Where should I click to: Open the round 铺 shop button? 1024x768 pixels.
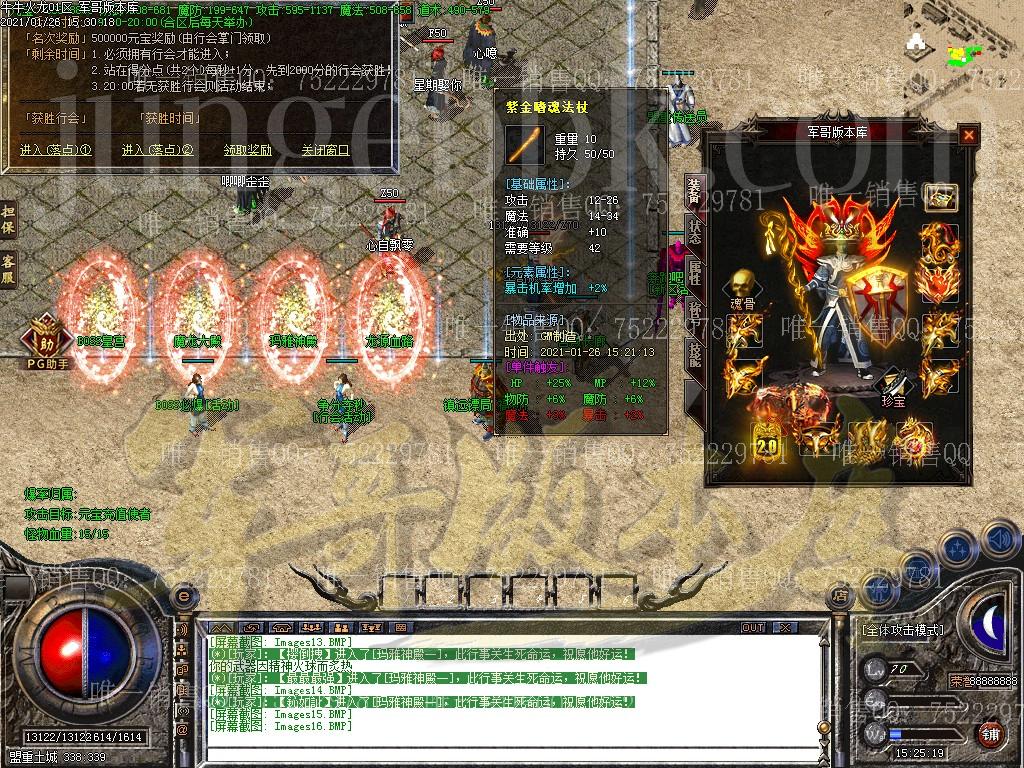(x=990, y=735)
